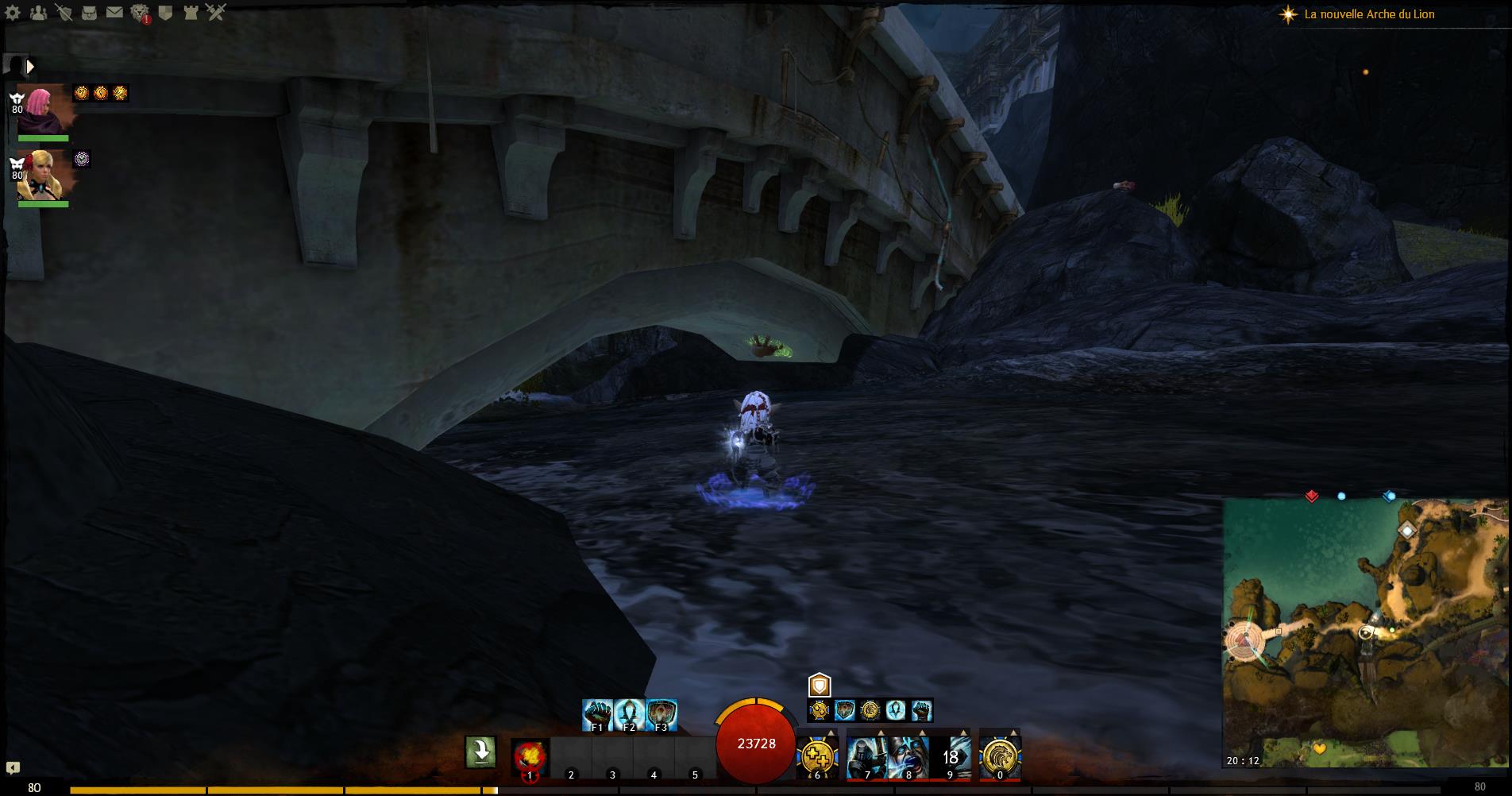Activate the F3 shield virtue skill

pos(661,714)
